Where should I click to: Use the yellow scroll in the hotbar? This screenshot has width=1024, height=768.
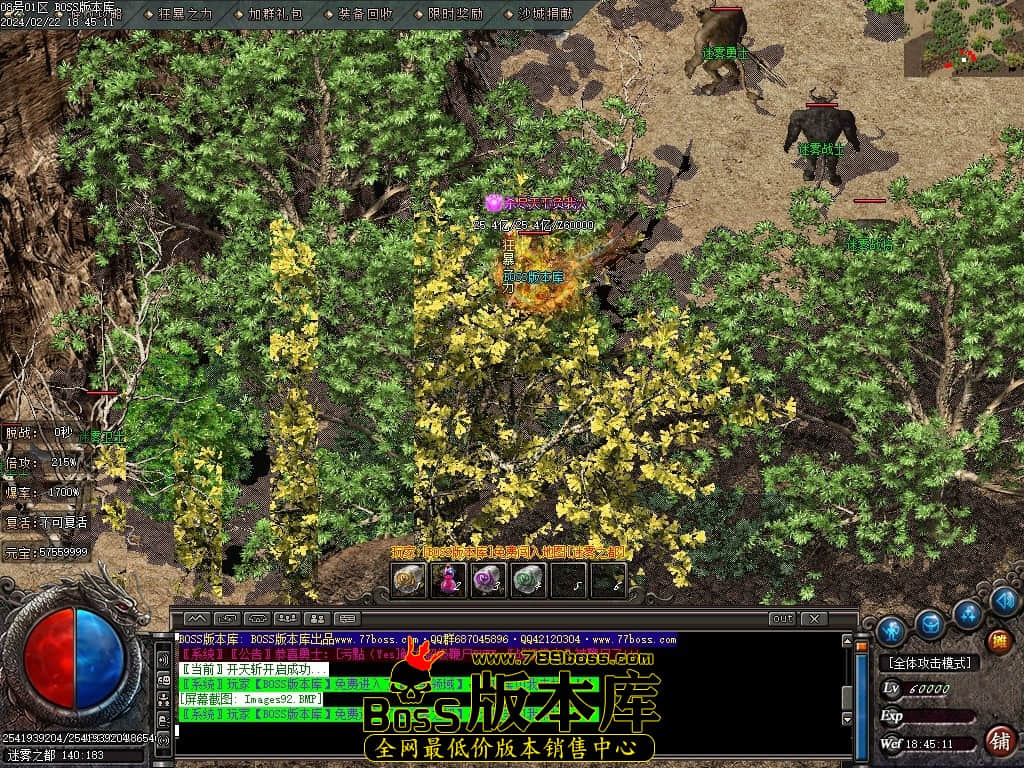pyautogui.click(x=408, y=580)
